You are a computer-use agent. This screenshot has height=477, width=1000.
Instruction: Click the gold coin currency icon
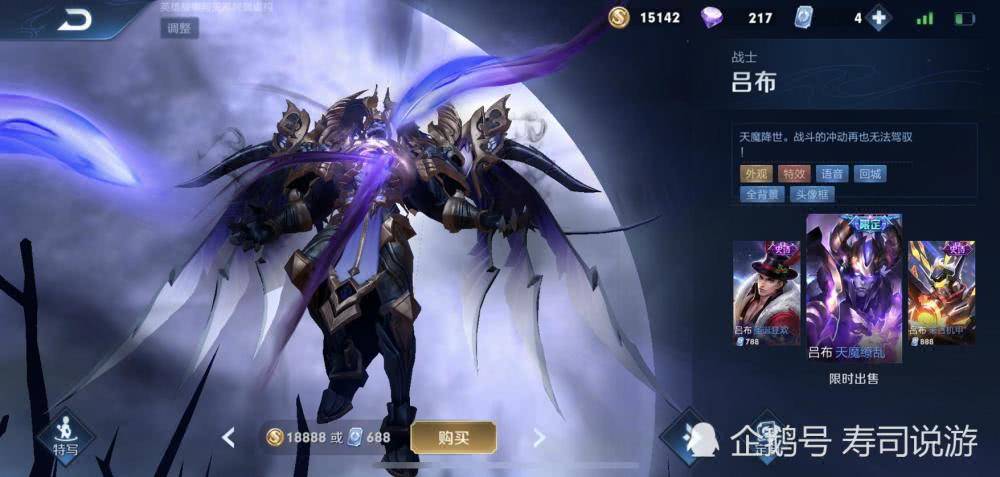[620, 18]
